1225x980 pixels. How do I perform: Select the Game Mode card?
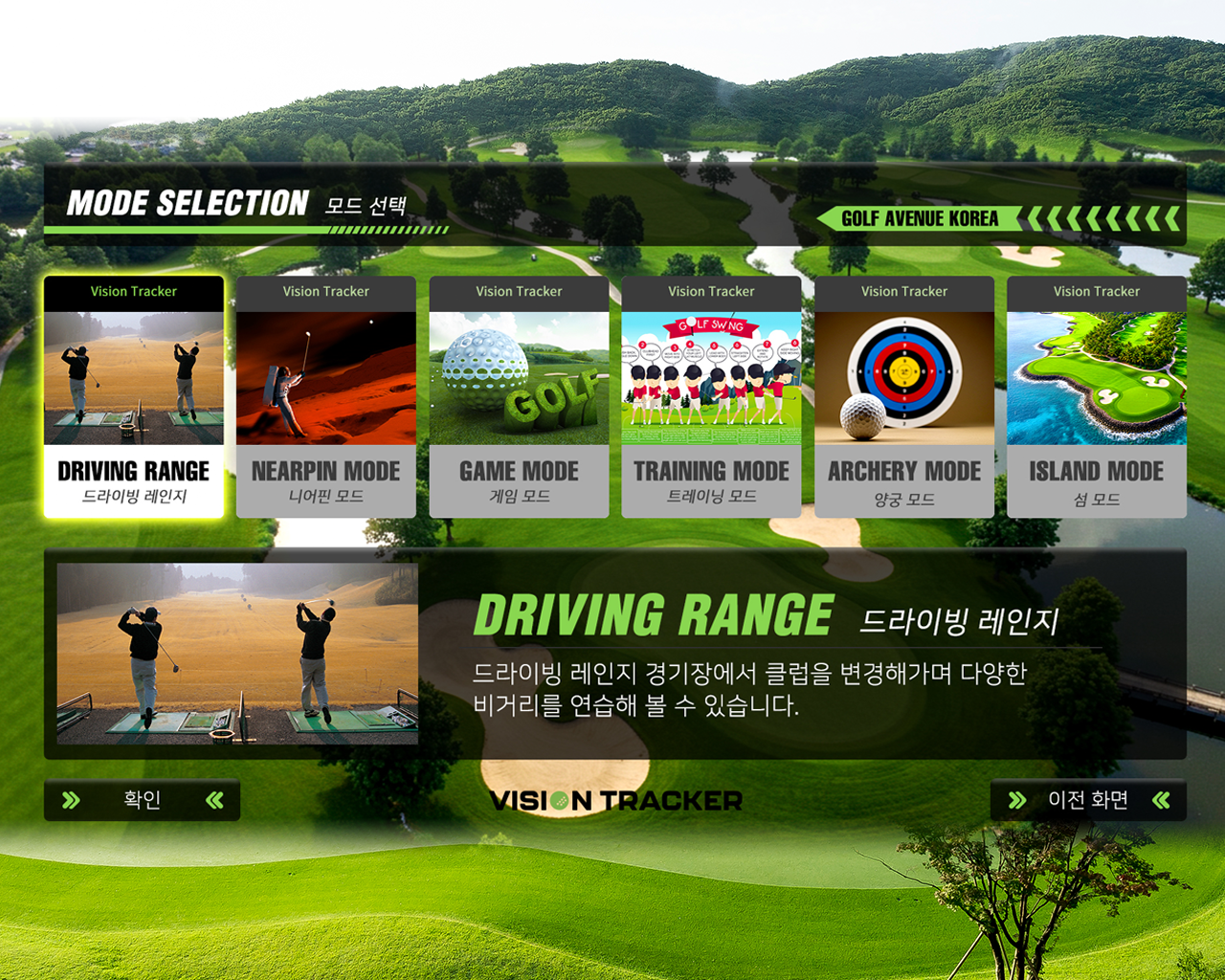click(x=519, y=397)
